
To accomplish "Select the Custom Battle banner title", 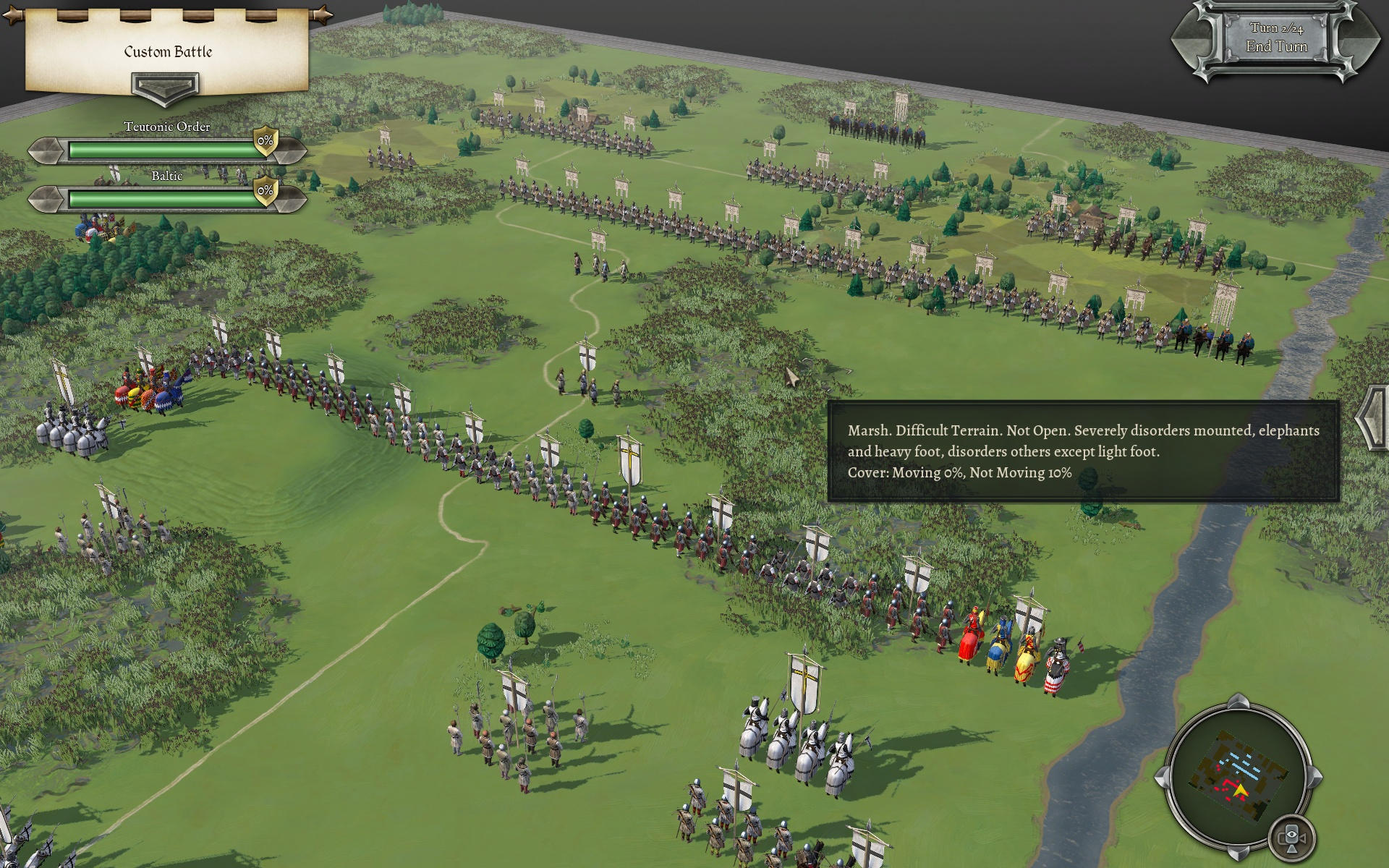I will click(168, 51).
